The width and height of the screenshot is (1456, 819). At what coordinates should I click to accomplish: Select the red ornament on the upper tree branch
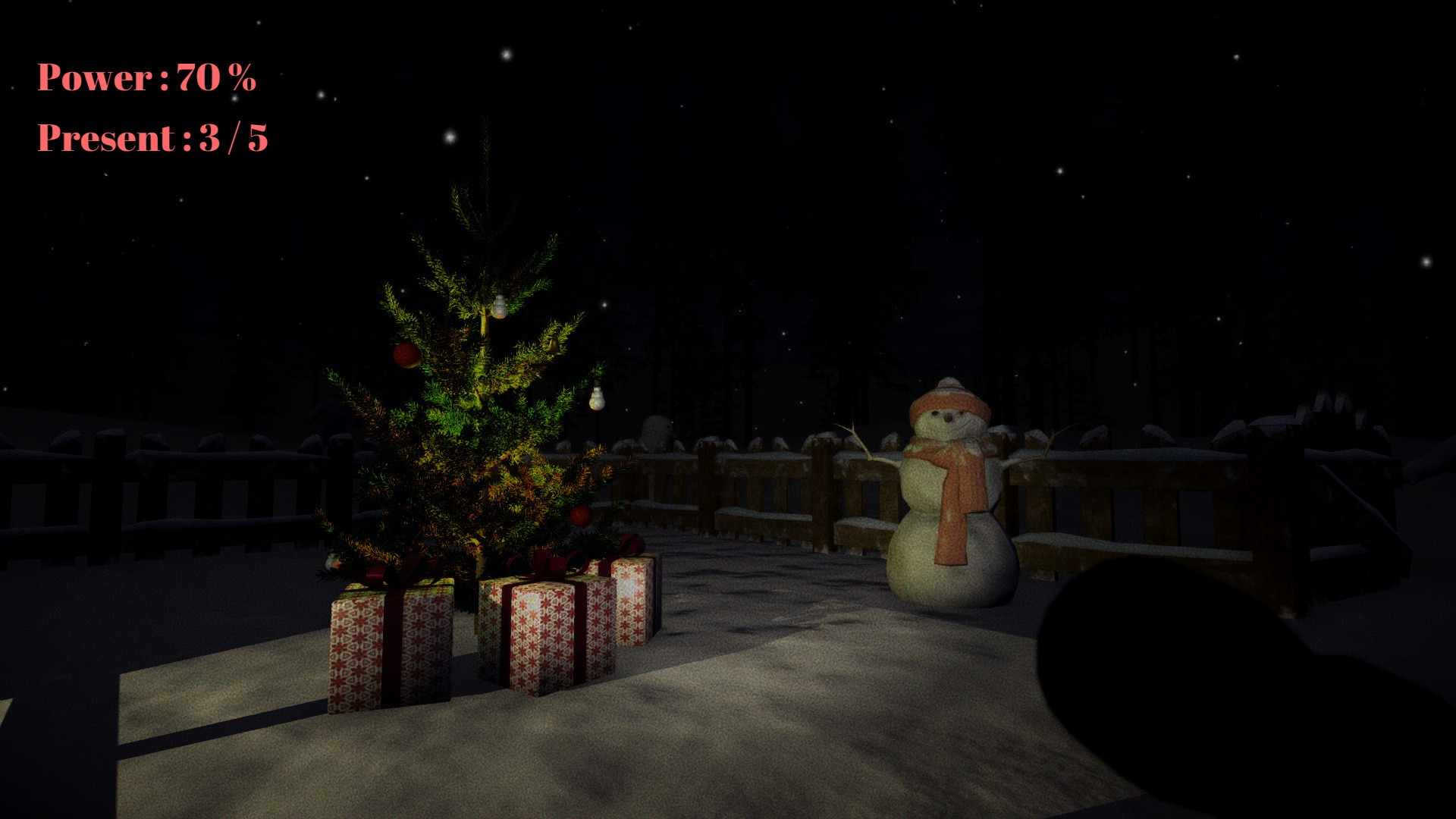[x=406, y=354]
